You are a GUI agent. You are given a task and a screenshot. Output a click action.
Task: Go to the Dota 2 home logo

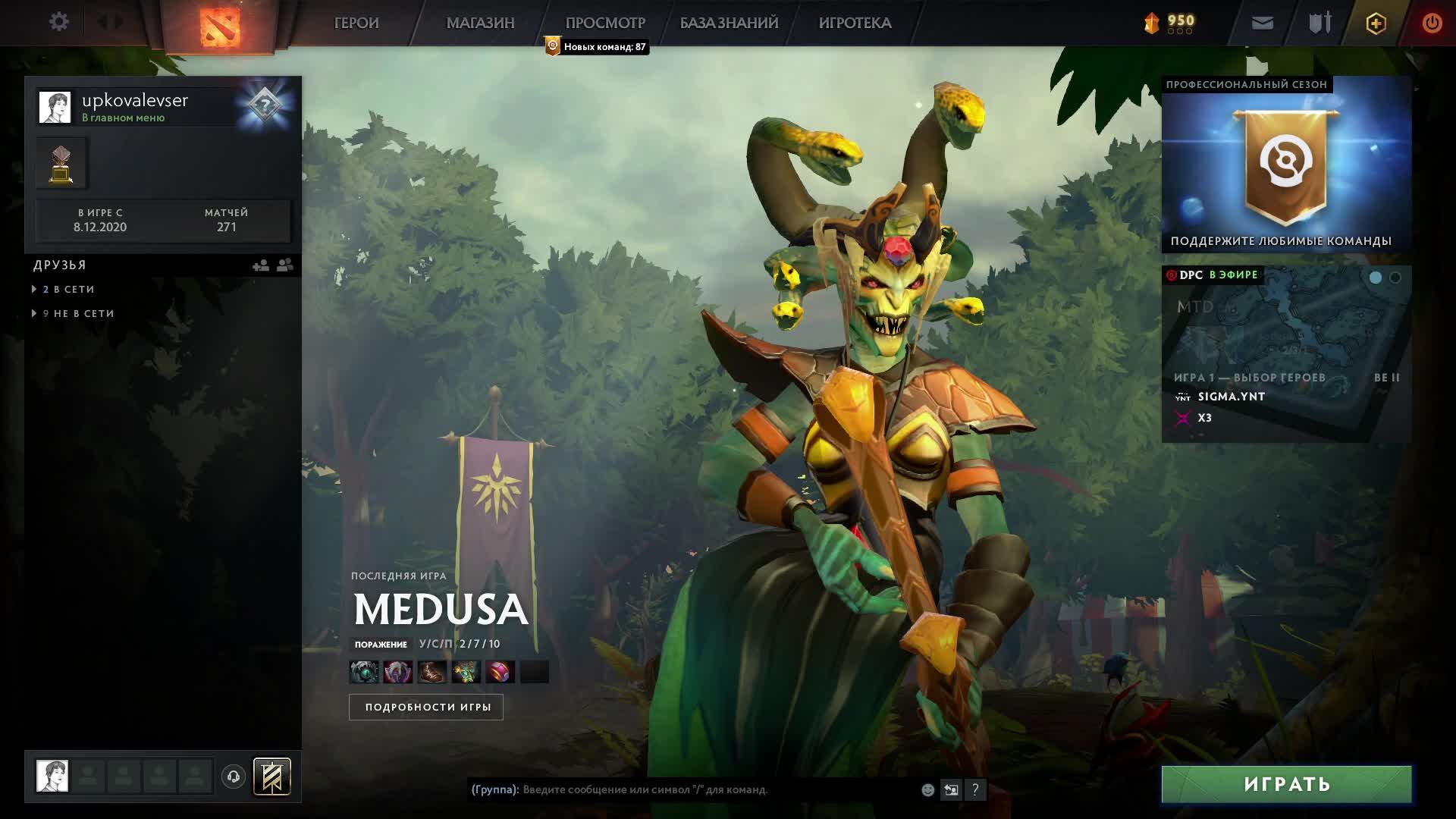tap(220, 26)
